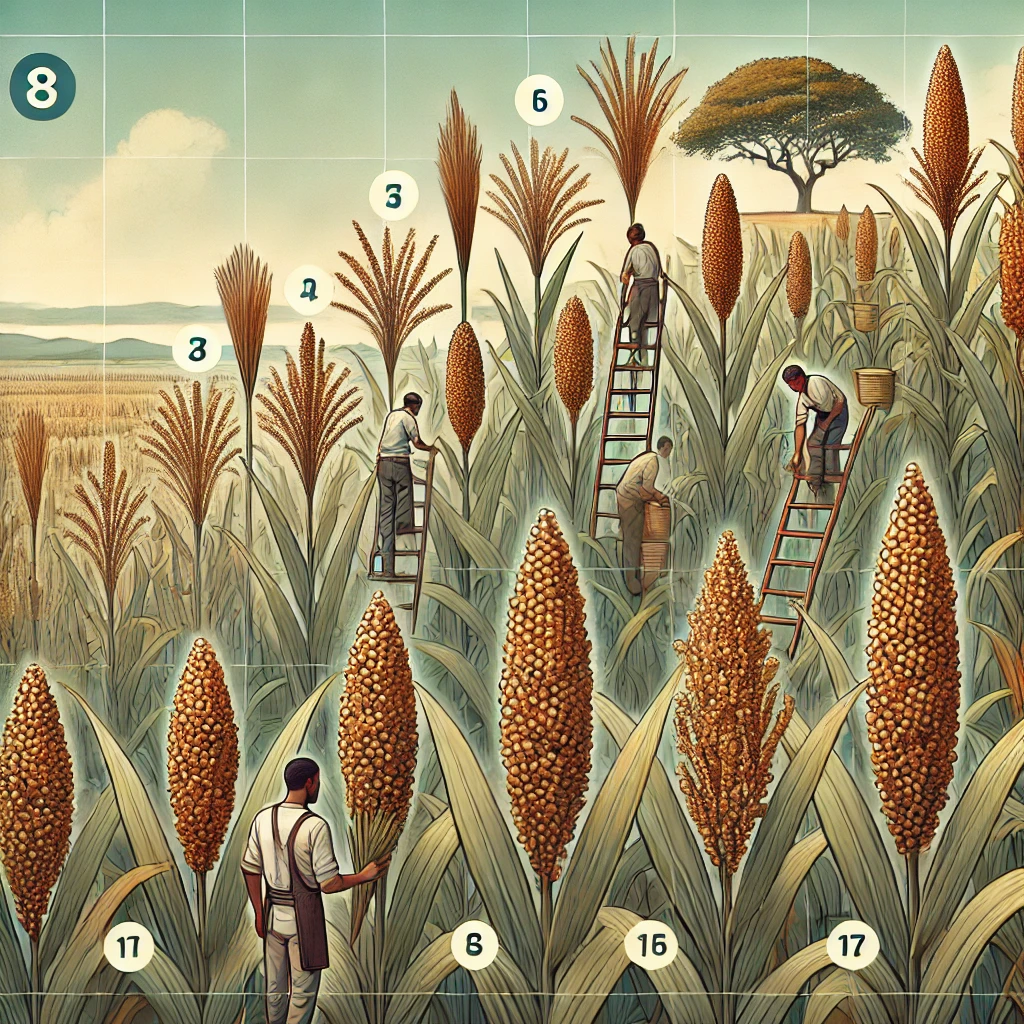Choose the marker labeled 16
The height and width of the screenshot is (1024, 1024).
coord(651,943)
